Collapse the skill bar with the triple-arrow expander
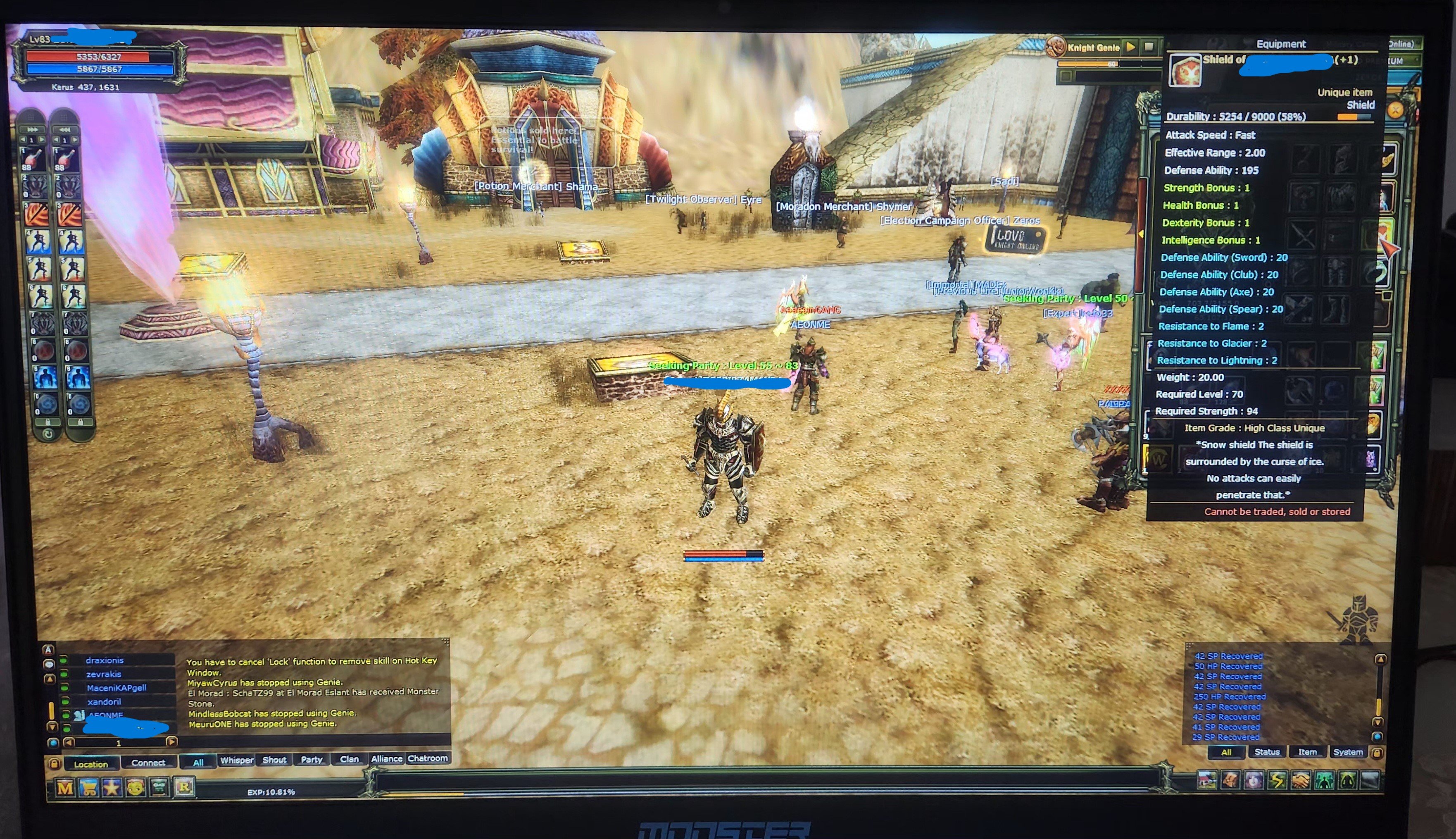 click(33, 130)
